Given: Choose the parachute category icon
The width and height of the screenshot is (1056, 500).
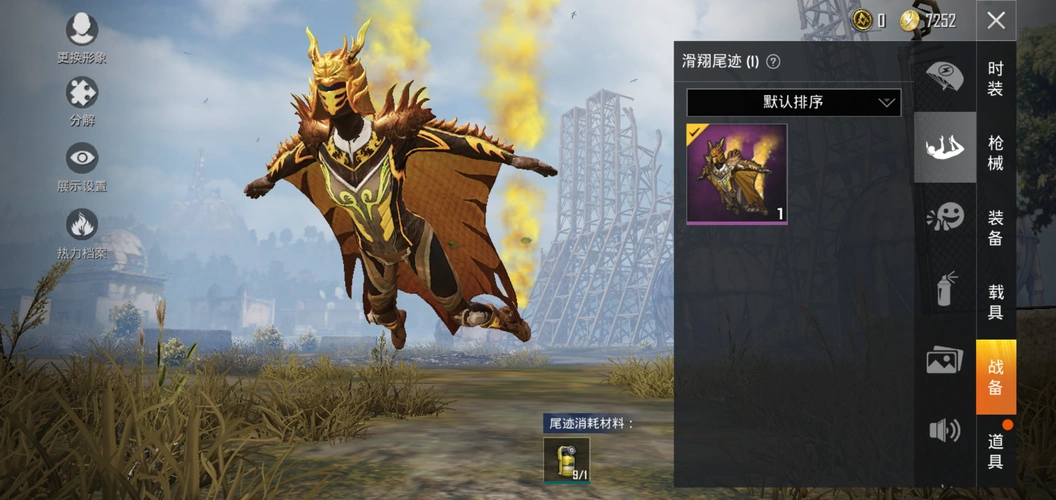Looking at the screenshot, I should coord(945,76).
